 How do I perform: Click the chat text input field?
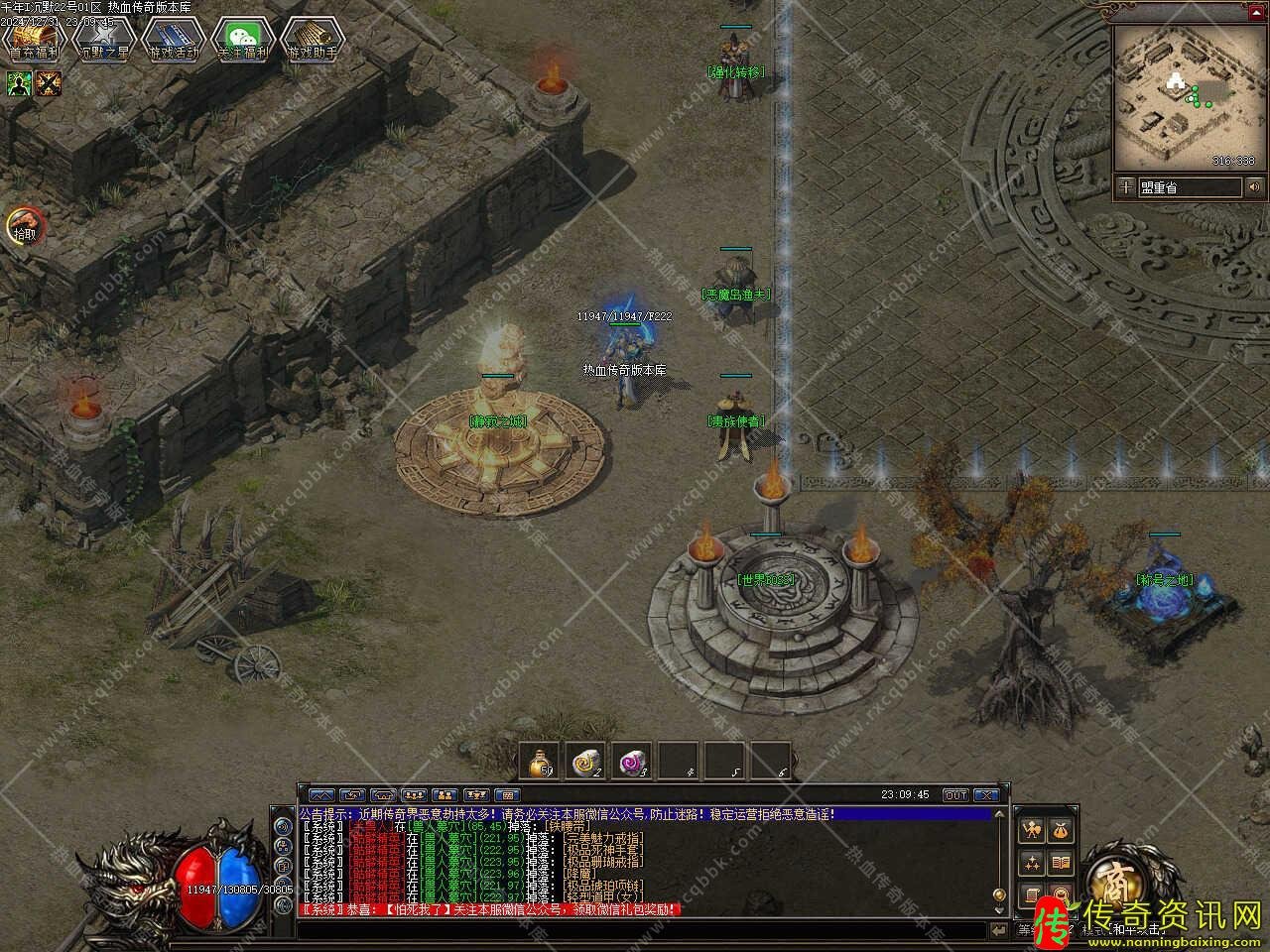point(645,930)
